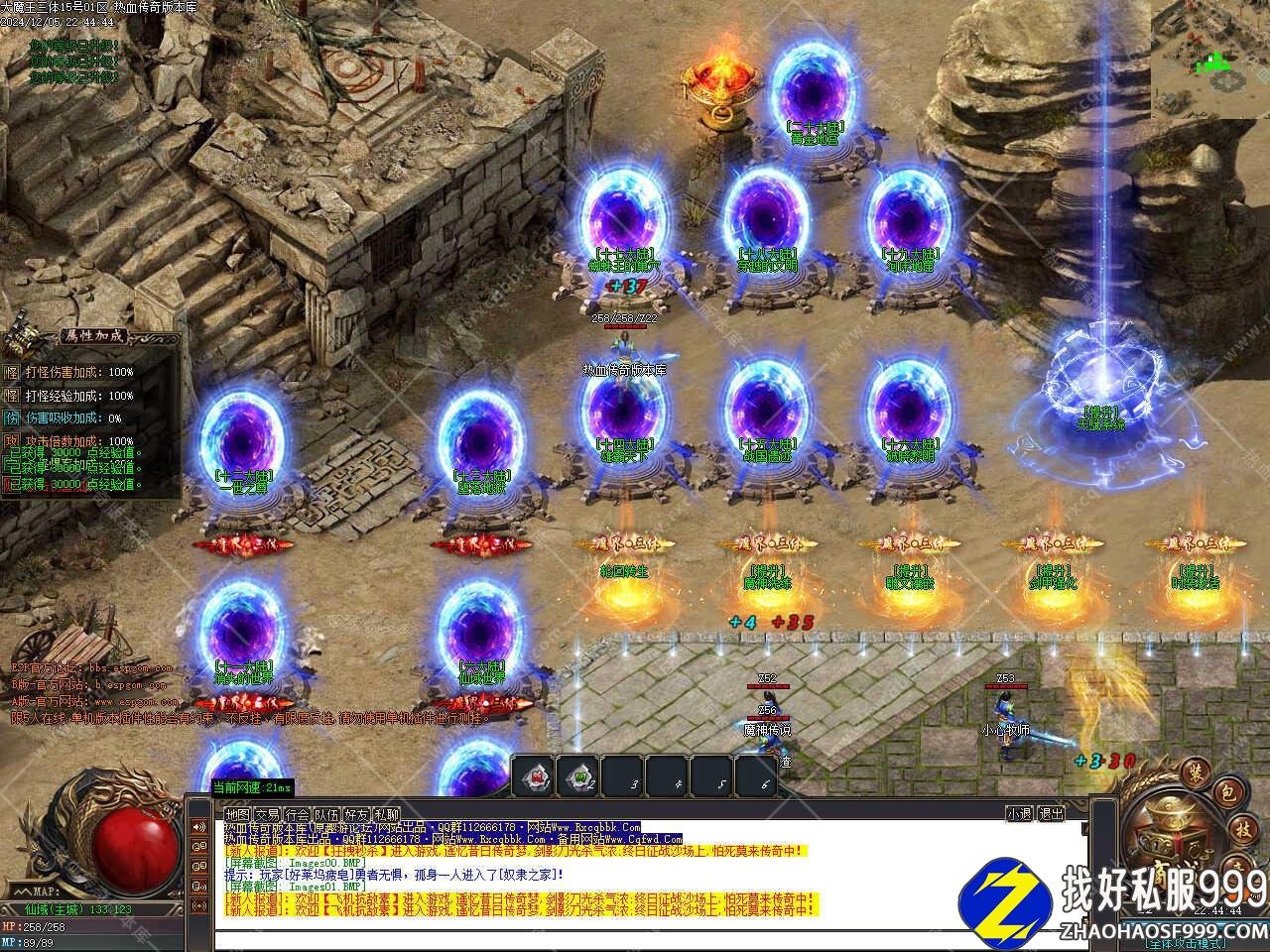Screen dimensions: 1270x952
Task: Click the 退出 exit button
Action: coord(1051,813)
